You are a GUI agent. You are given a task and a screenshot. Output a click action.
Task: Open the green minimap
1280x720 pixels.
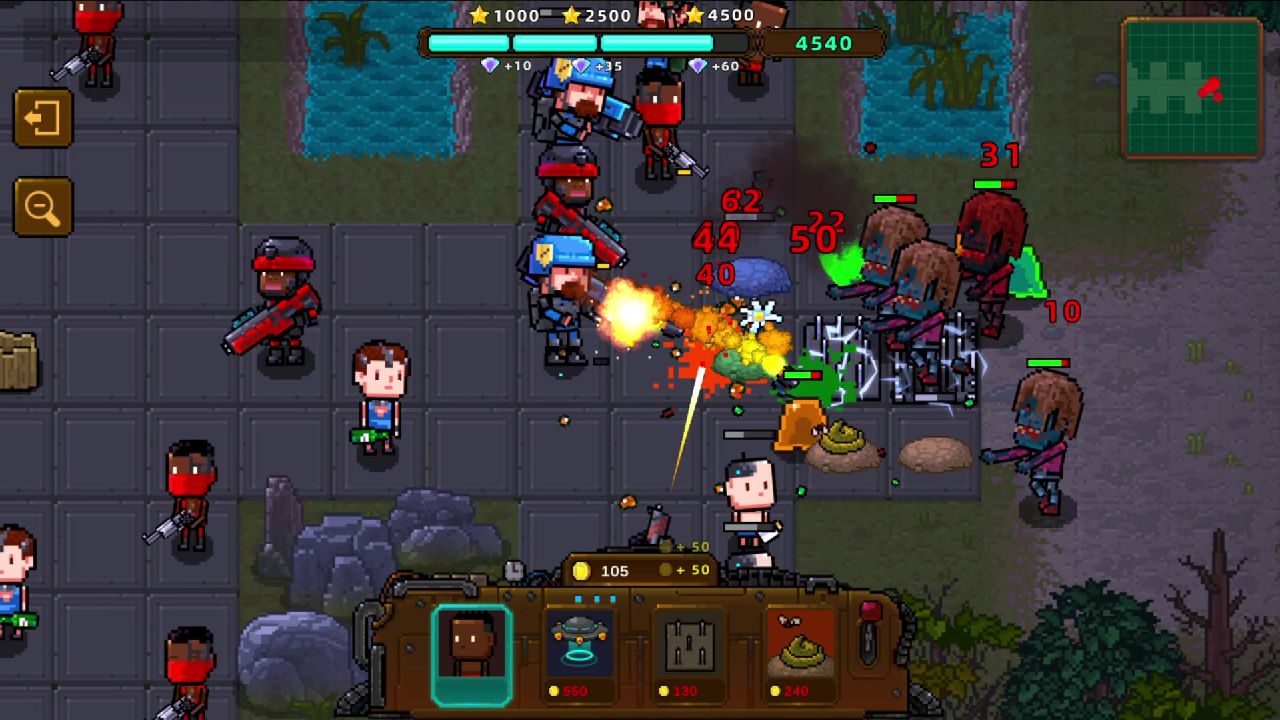1192,88
